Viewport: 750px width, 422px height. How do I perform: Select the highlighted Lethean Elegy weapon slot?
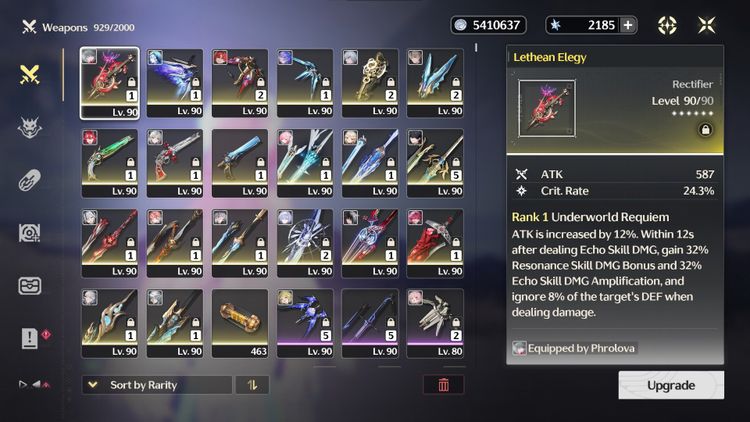(110, 82)
